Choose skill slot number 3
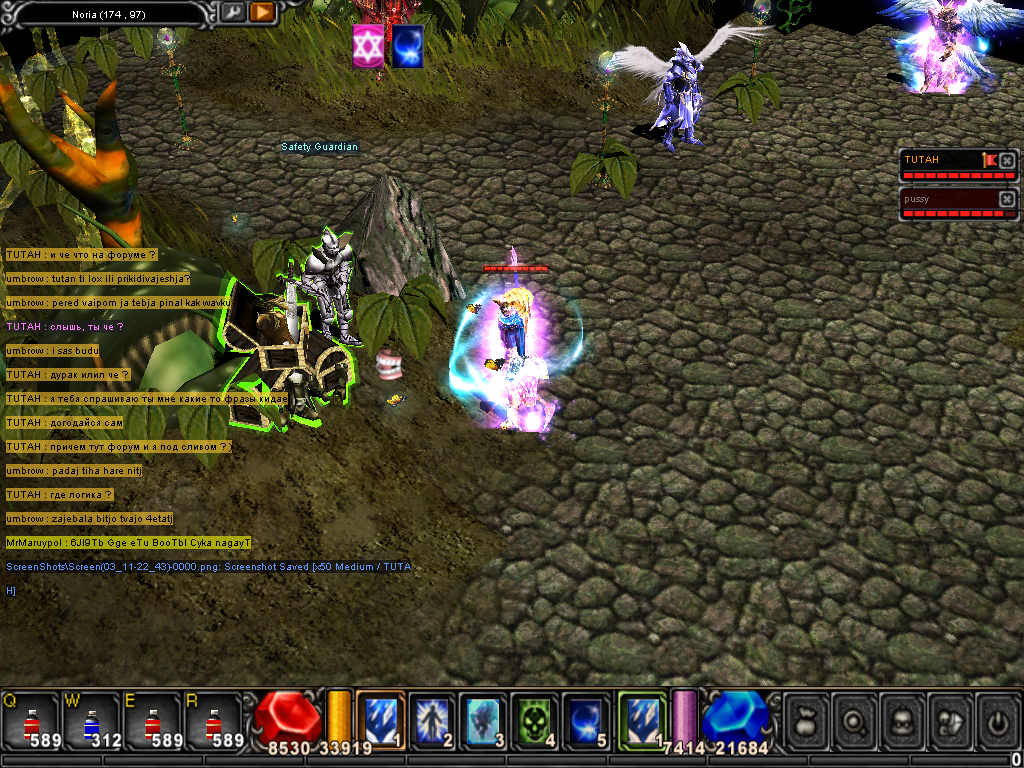Viewport: 1024px width, 768px height. click(x=485, y=720)
